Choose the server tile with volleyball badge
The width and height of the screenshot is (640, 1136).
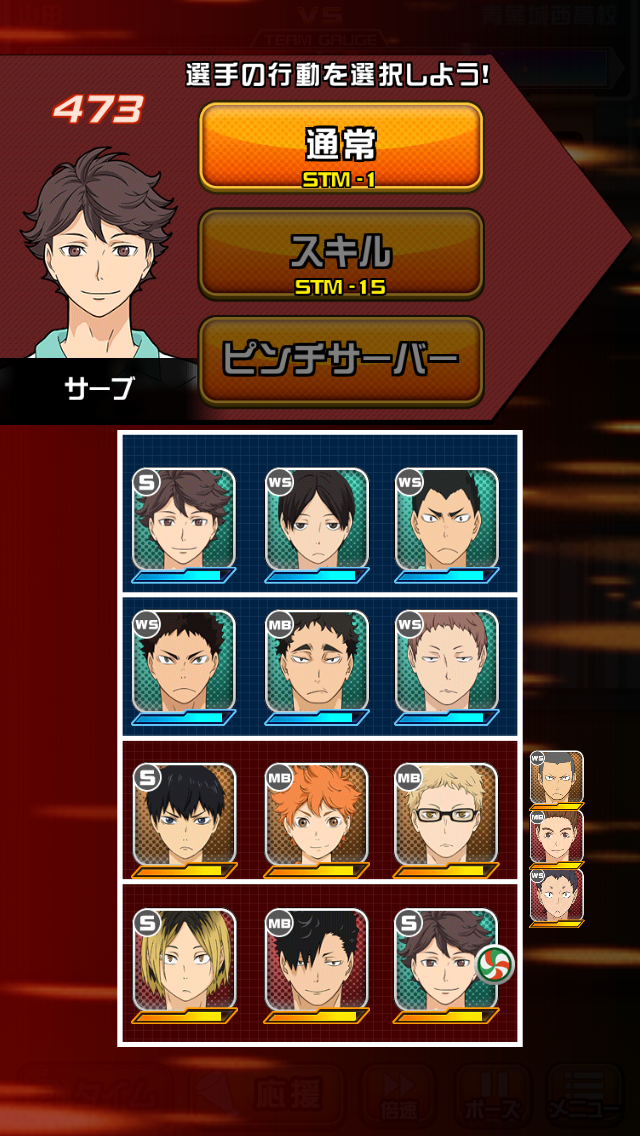pos(446,959)
